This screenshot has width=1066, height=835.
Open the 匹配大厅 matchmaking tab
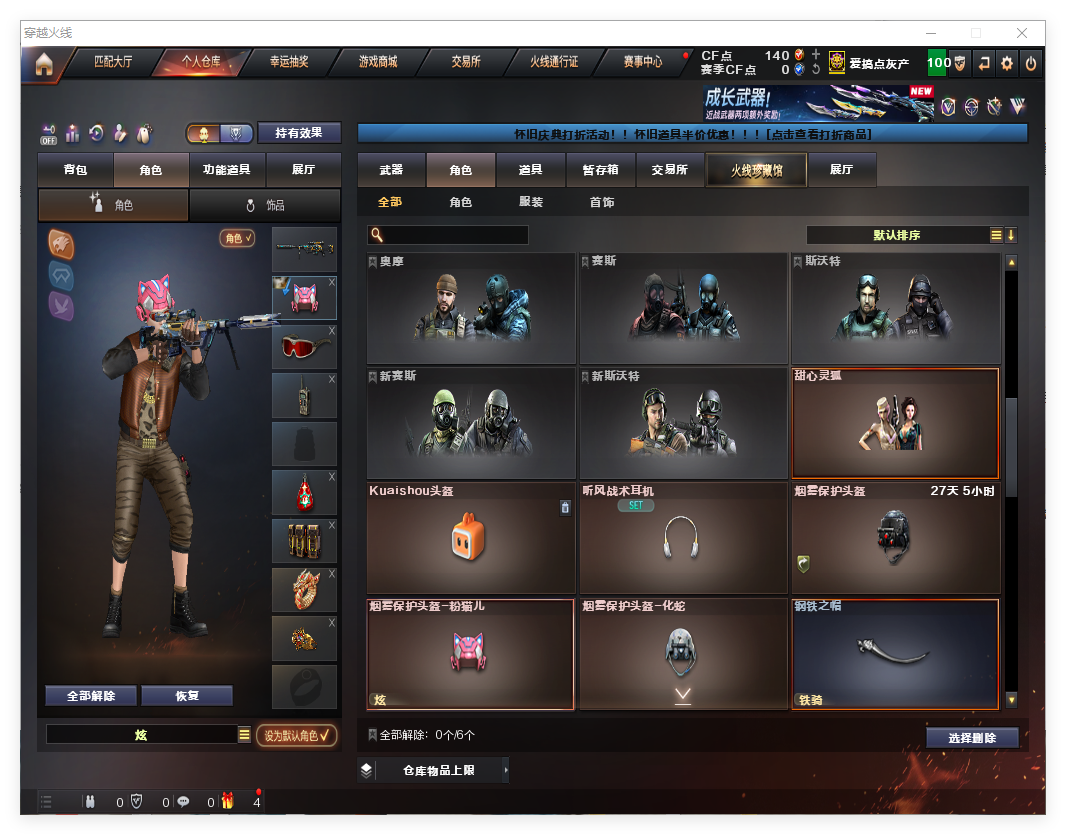point(113,62)
